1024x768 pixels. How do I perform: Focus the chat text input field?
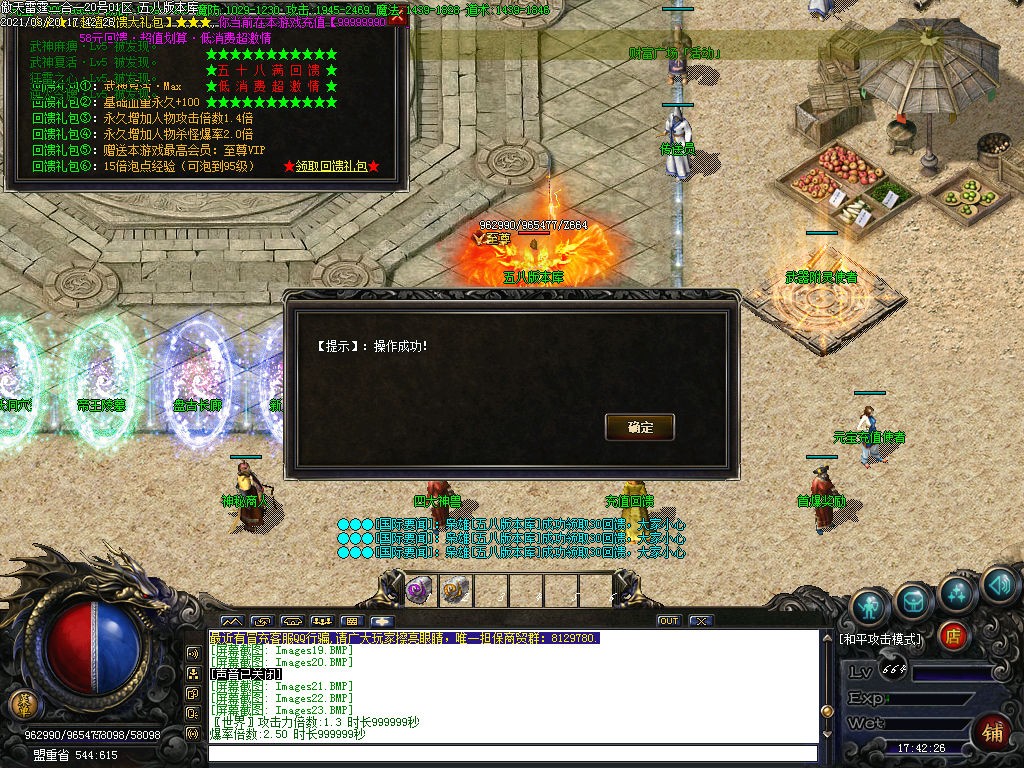tap(510, 753)
